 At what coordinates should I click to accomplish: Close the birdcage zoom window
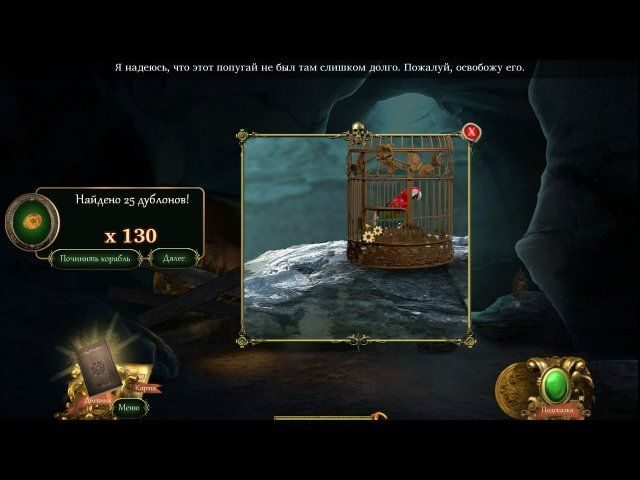pos(471,132)
